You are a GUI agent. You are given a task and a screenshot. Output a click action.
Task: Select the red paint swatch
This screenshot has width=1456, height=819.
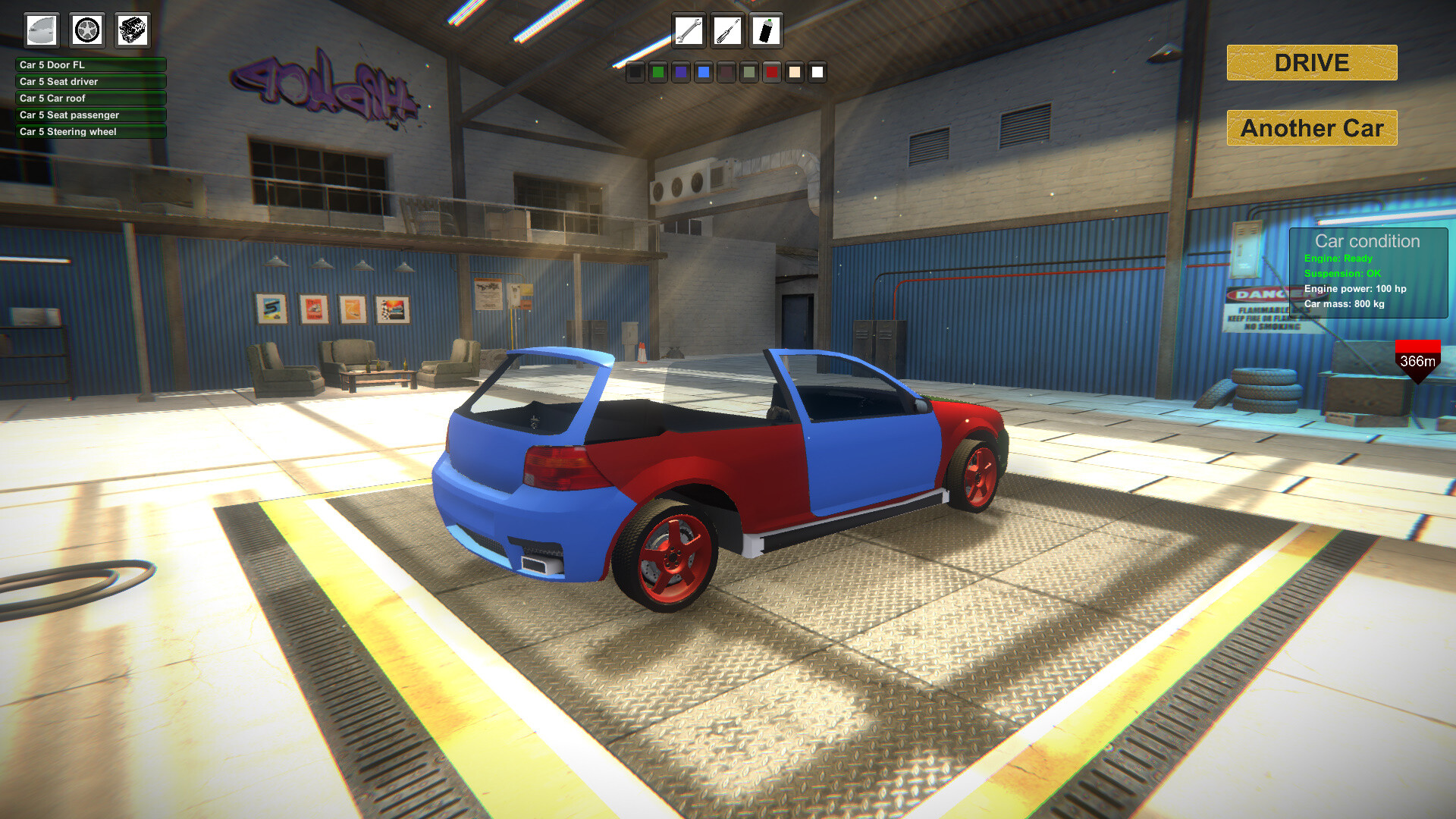pos(772,73)
